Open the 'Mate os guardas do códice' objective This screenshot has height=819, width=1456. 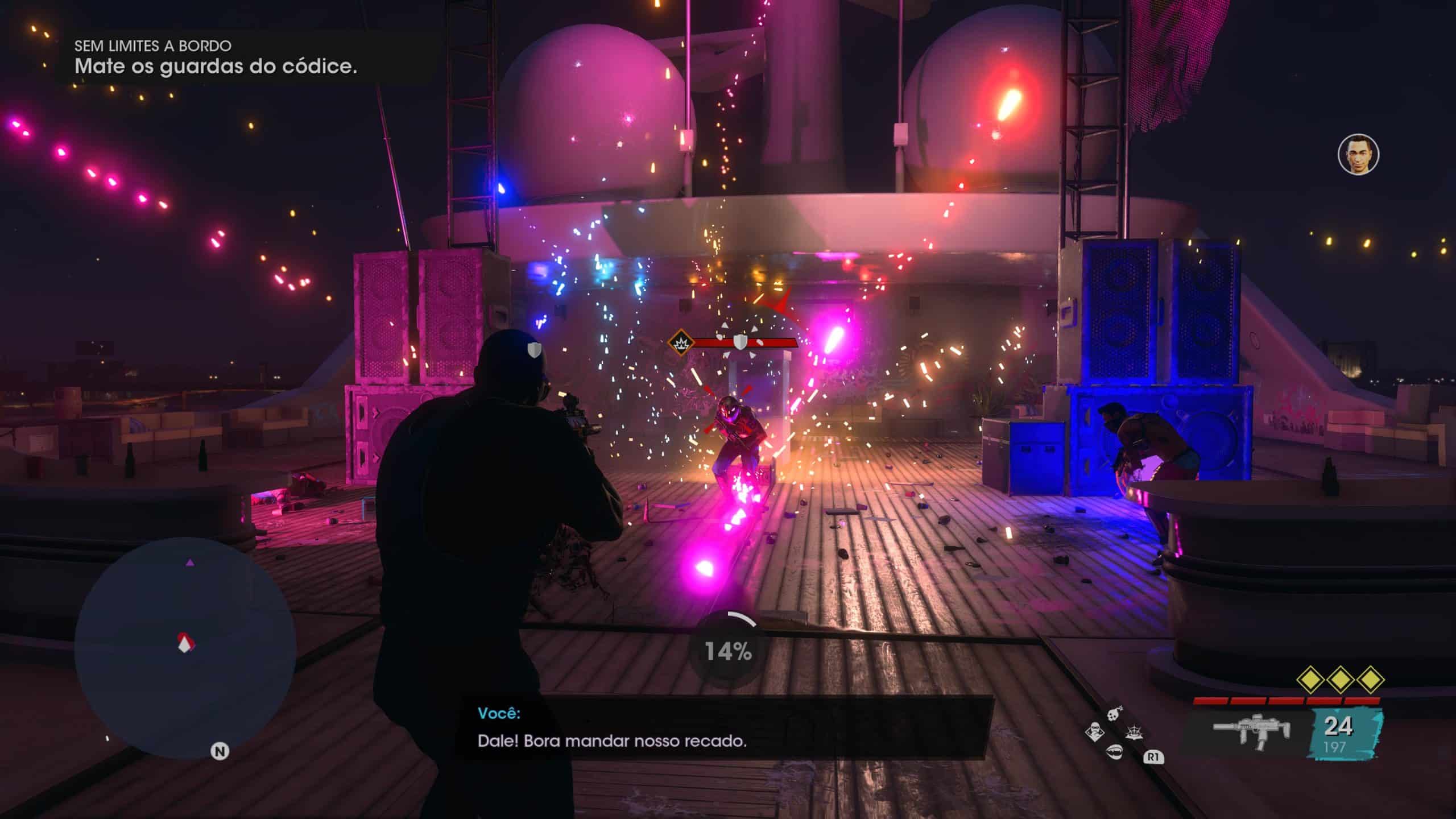pos(216,67)
